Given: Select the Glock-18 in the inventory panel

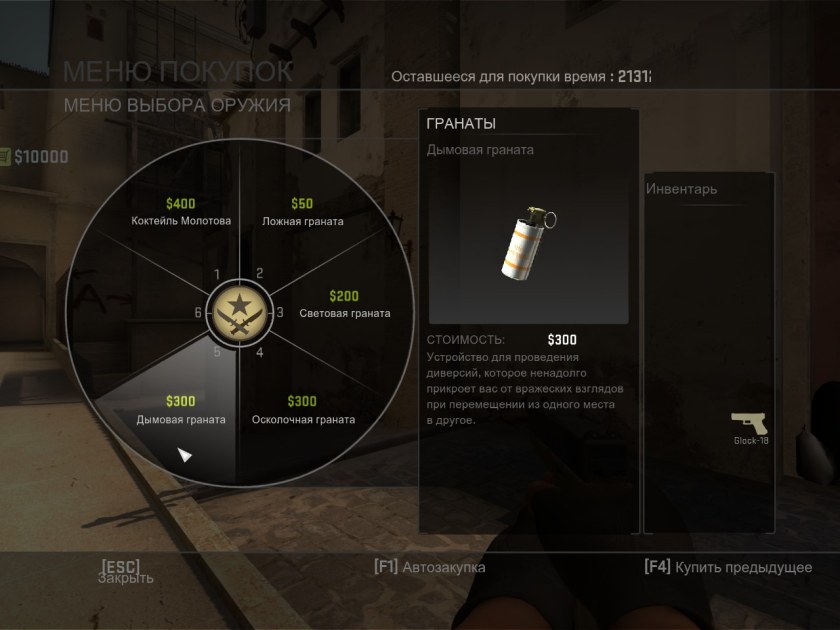Looking at the screenshot, I should 749,426.
